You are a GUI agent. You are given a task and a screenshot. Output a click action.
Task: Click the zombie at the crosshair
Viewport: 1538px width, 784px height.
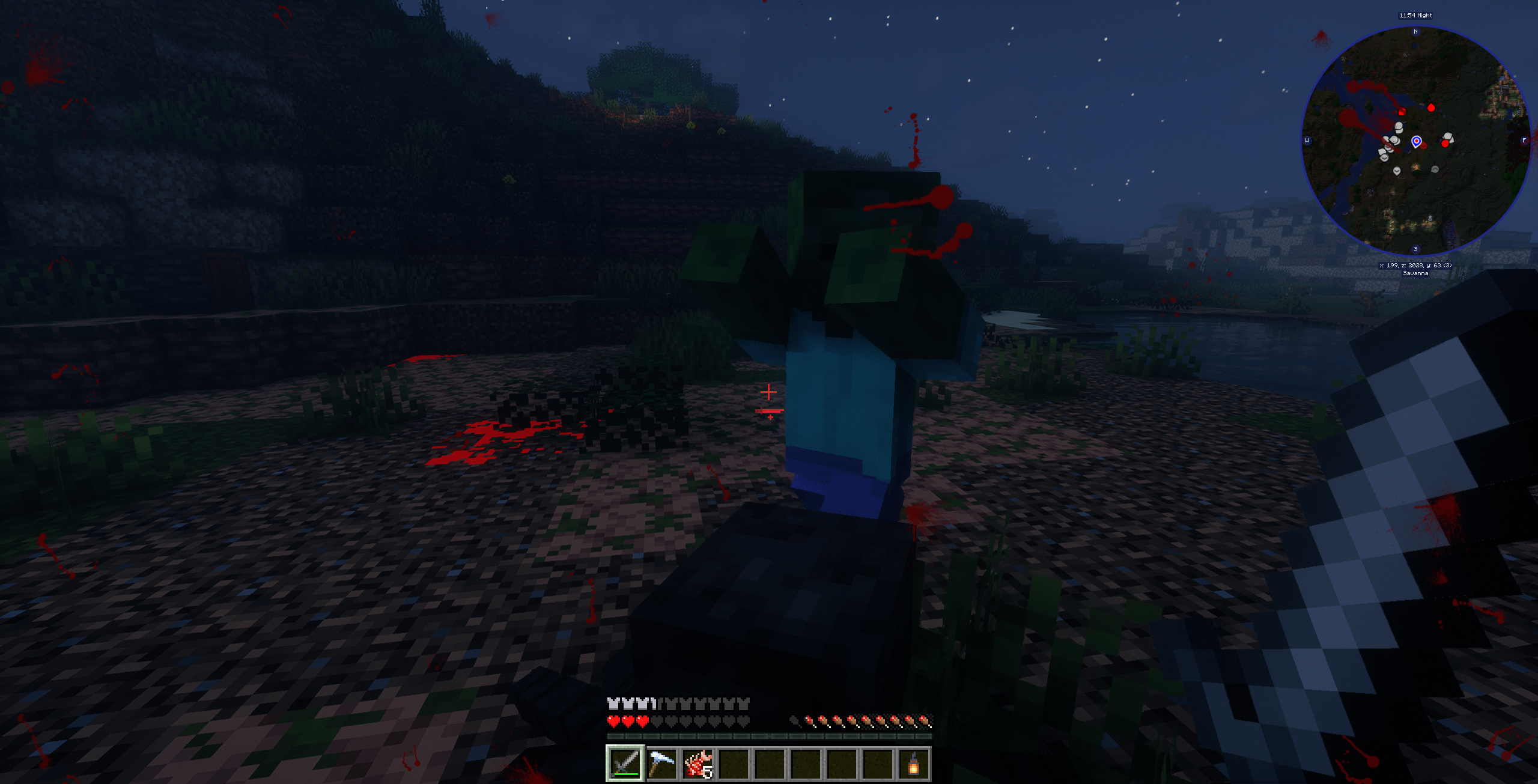(x=841, y=372)
